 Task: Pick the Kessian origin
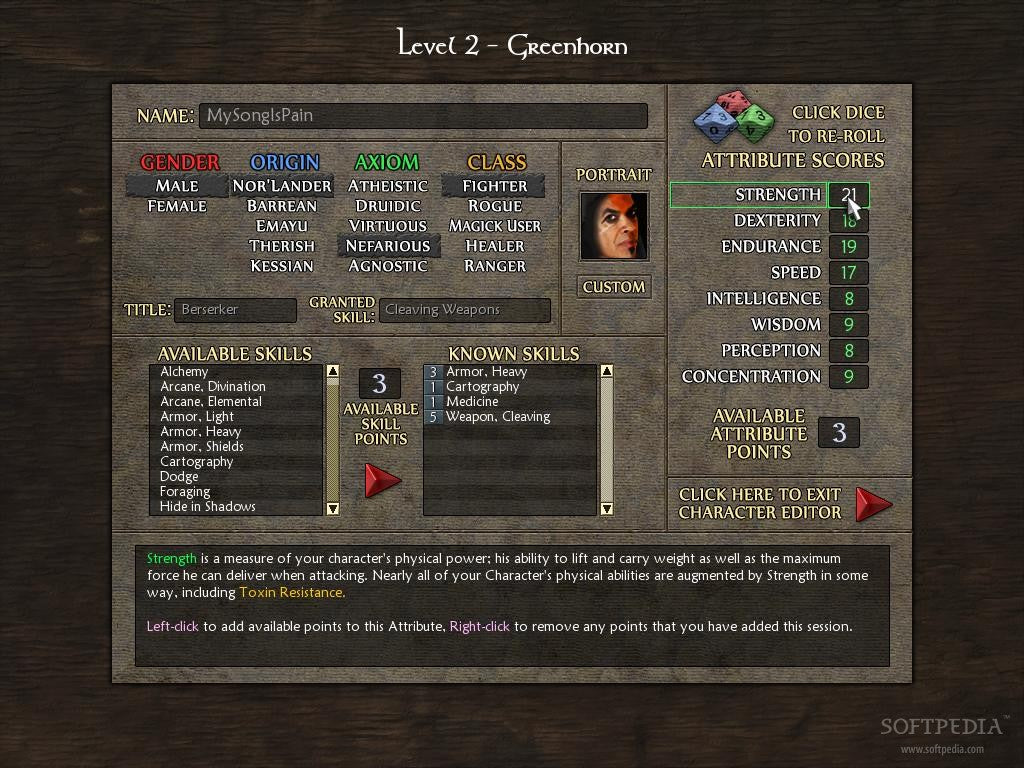282,266
